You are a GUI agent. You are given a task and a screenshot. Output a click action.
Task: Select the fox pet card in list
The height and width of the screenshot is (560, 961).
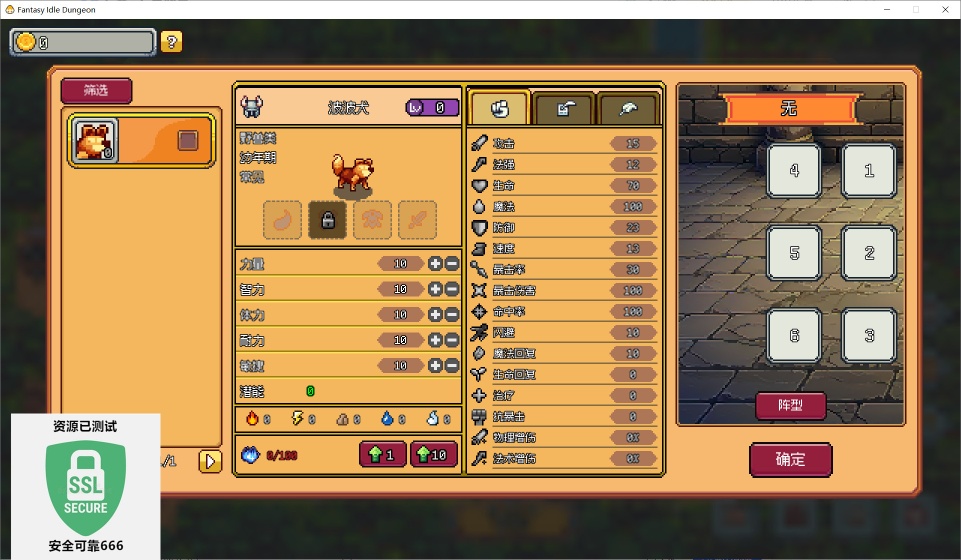[140, 140]
